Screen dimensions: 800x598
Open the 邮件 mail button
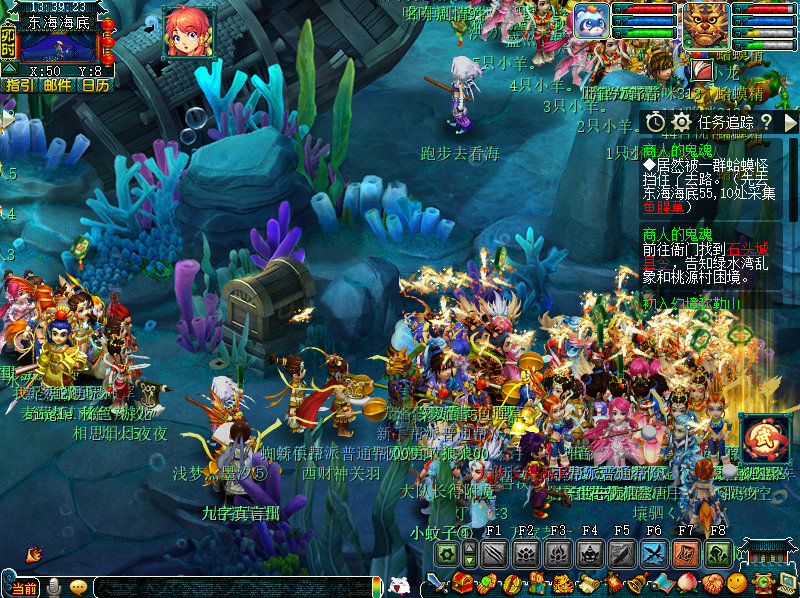tap(57, 85)
